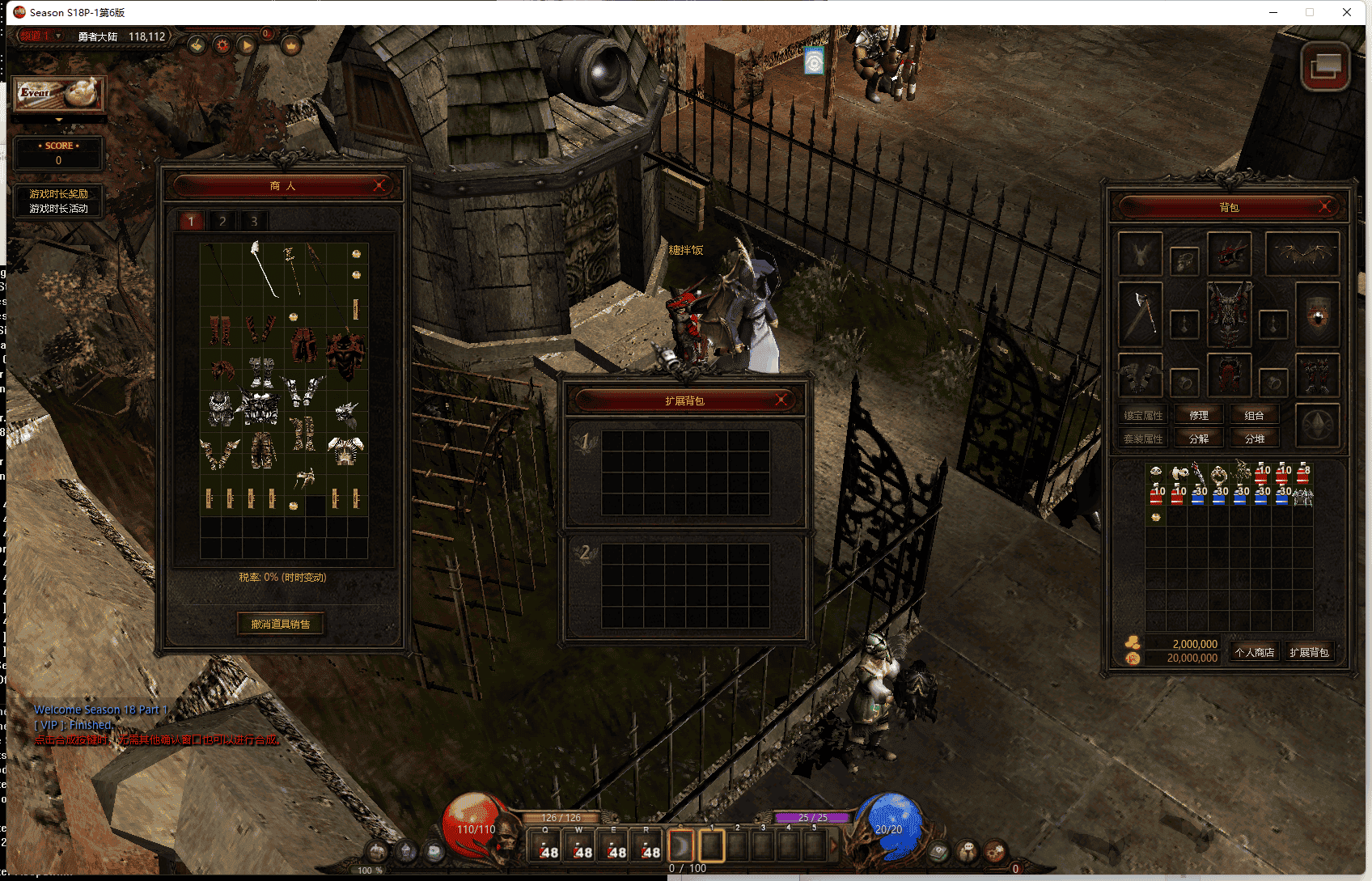Open the book icon right of the mana orb
This screenshot has height=881, width=1372.
(938, 849)
